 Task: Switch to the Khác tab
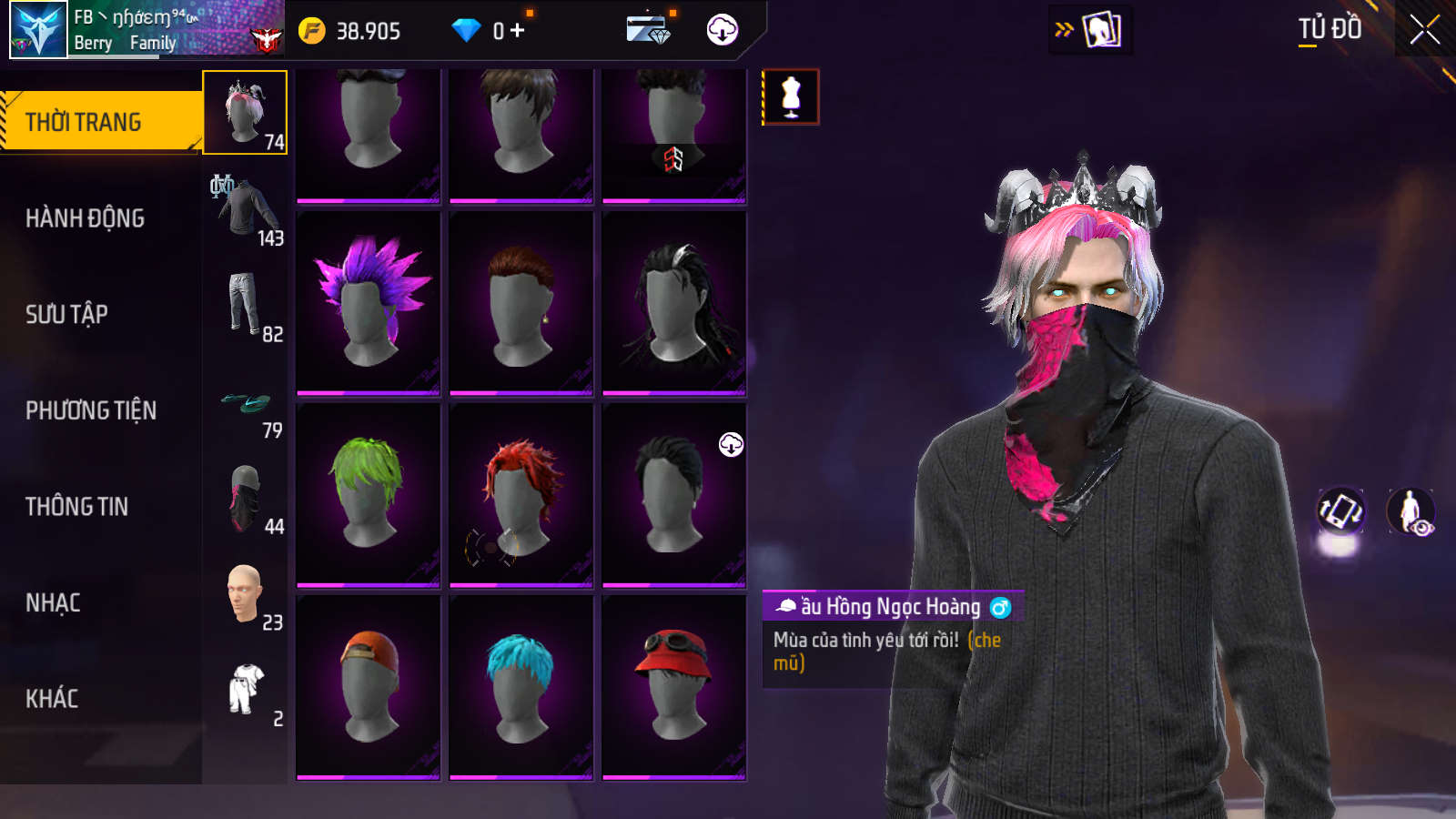click(52, 698)
